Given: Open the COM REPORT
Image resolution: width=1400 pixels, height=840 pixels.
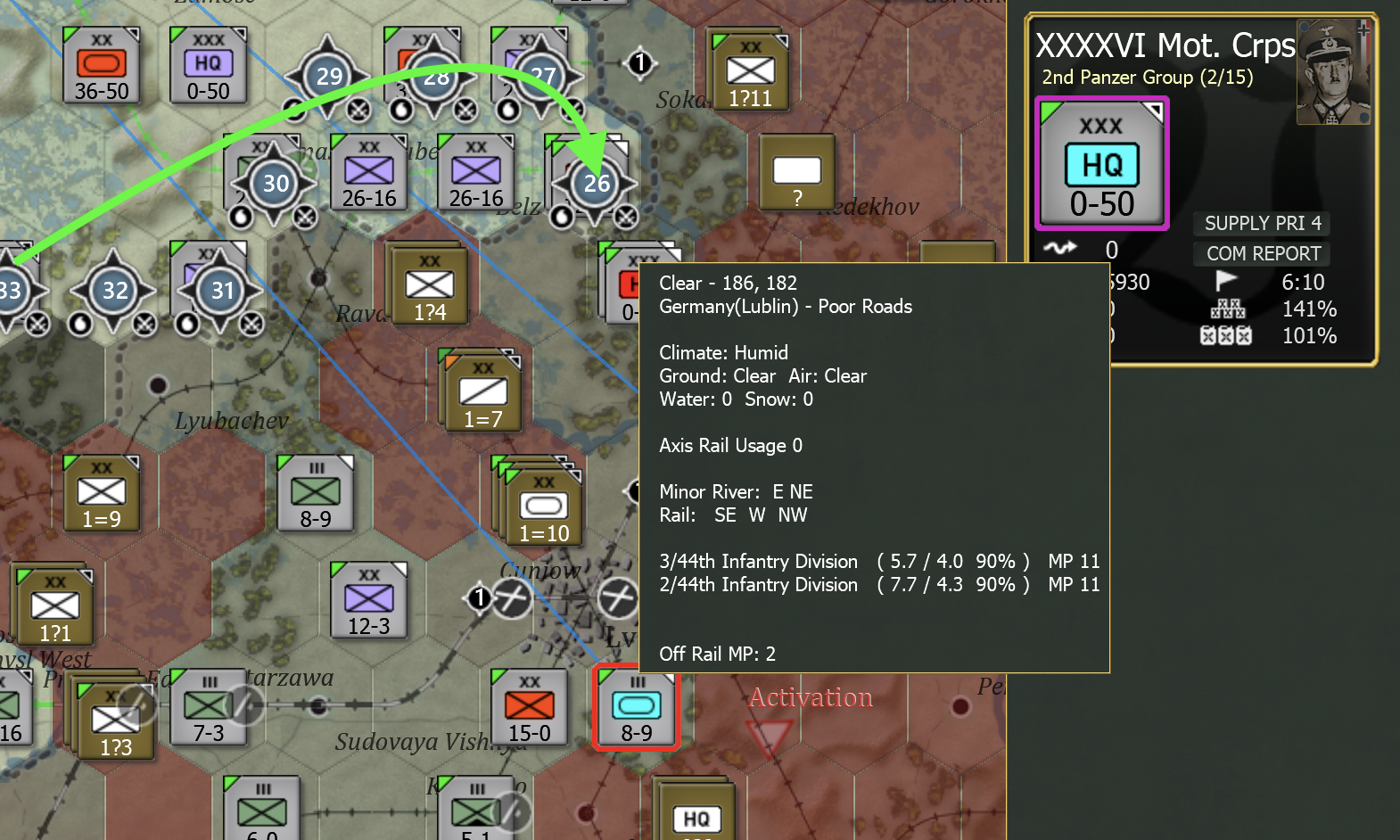Looking at the screenshot, I should click(x=1261, y=253).
